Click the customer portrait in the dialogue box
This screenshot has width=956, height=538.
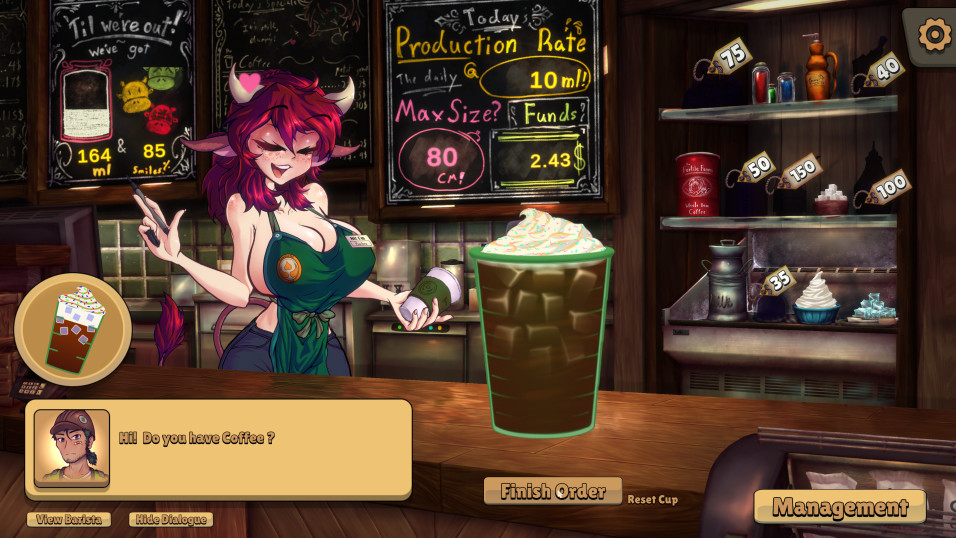point(72,447)
